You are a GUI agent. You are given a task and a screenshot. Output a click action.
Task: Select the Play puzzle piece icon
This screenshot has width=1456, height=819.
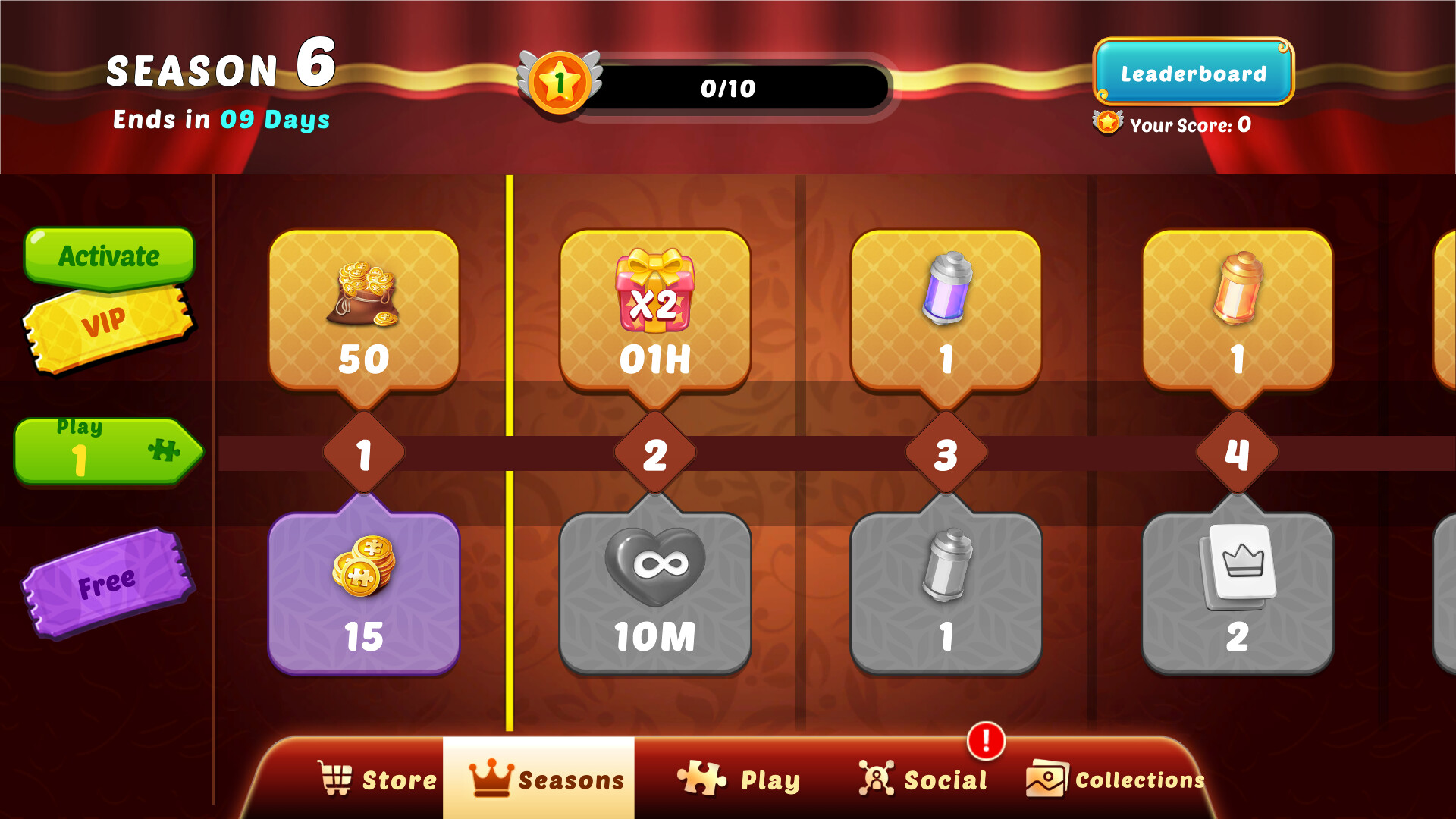click(701, 777)
